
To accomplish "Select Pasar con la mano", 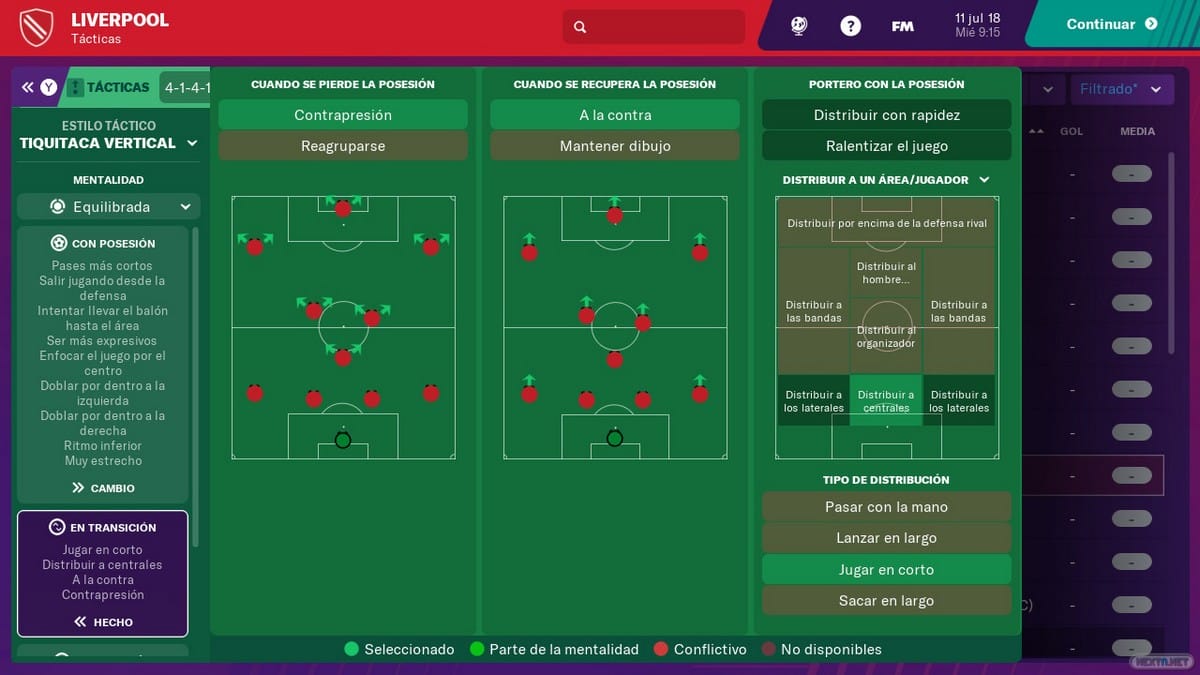I will (886, 507).
